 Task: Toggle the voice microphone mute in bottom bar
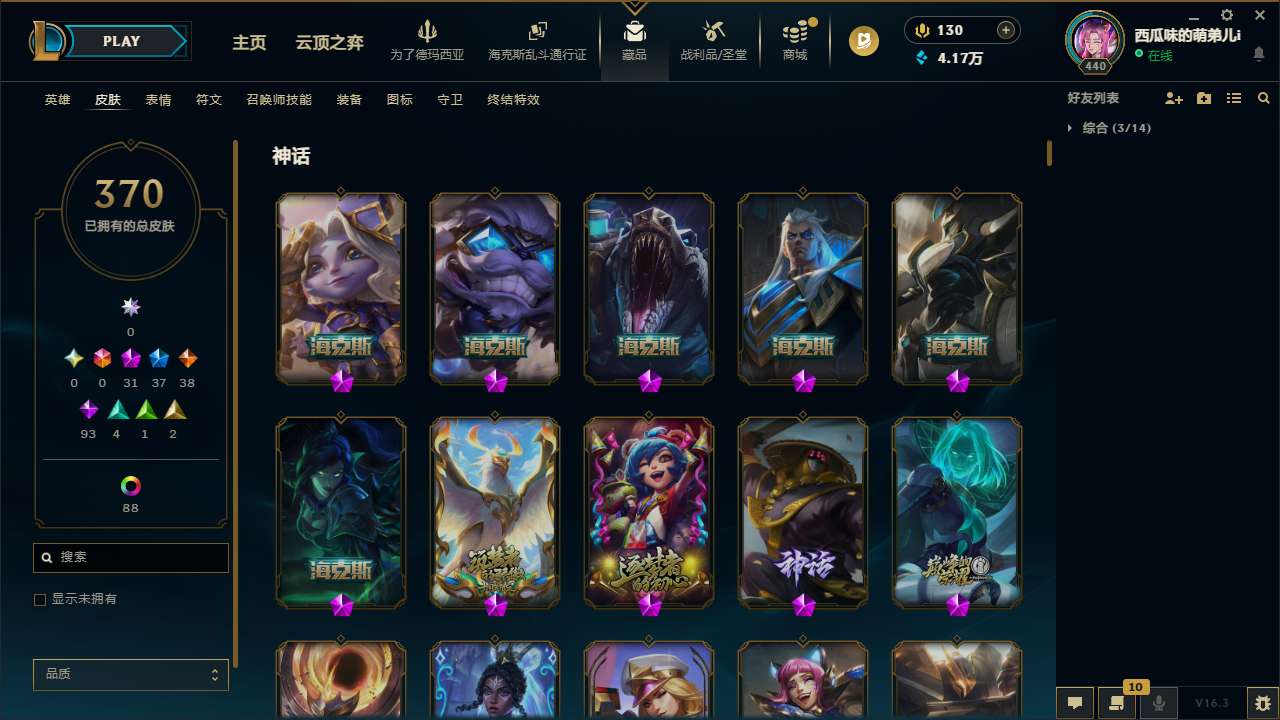point(1160,703)
